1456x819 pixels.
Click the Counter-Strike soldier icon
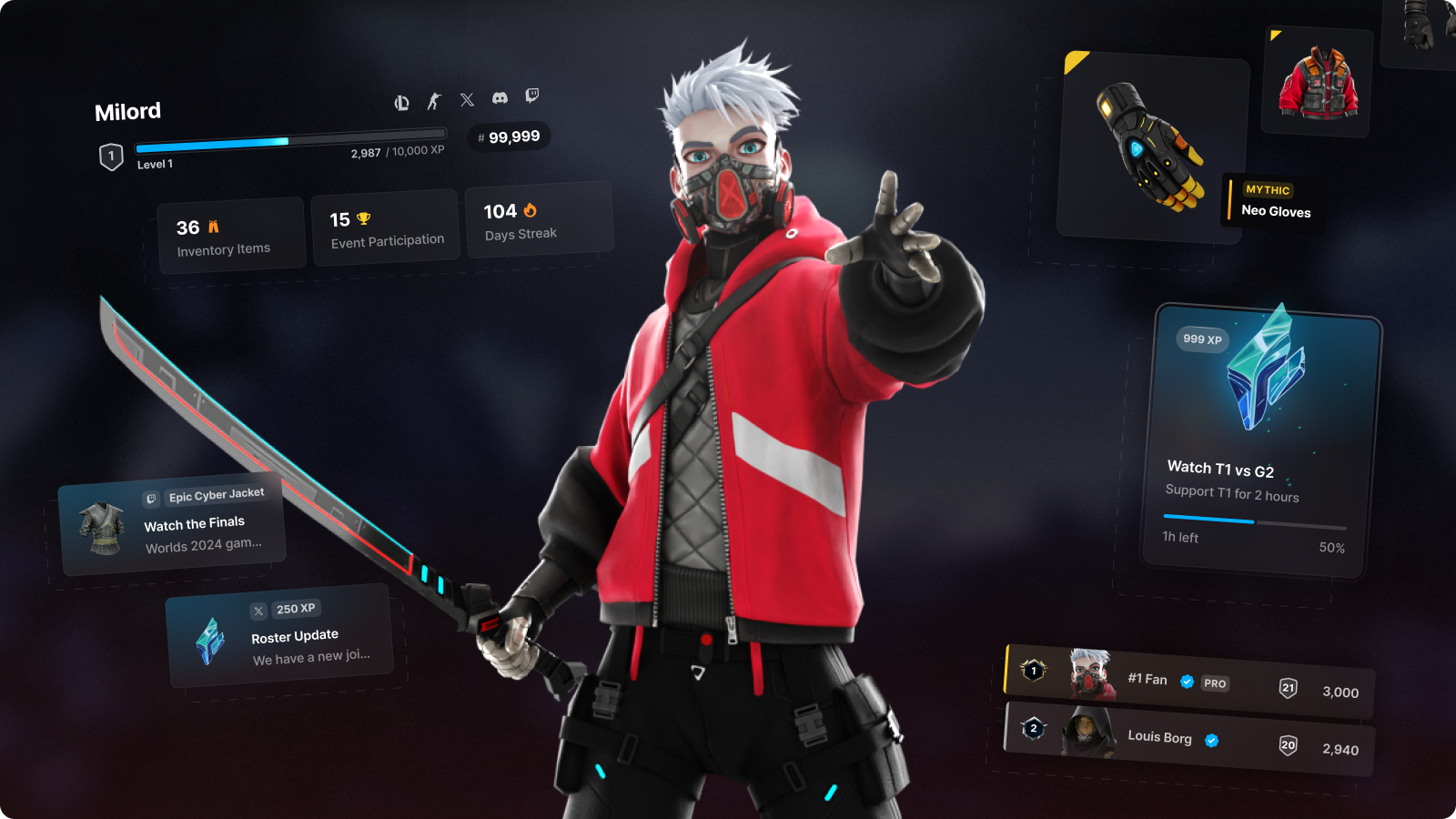pos(434,101)
